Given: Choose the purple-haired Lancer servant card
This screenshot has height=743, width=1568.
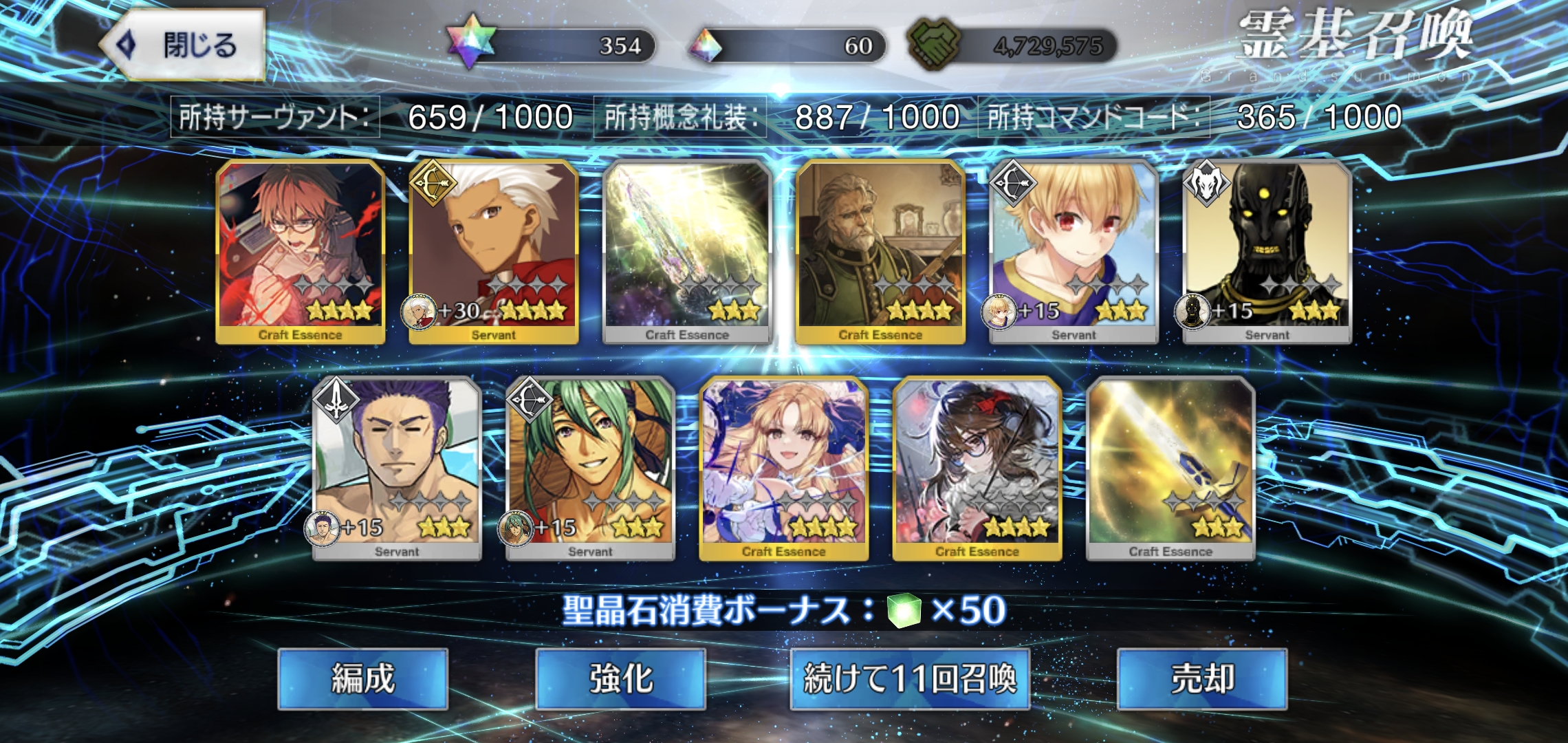Looking at the screenshot, I should click(397, 468).
